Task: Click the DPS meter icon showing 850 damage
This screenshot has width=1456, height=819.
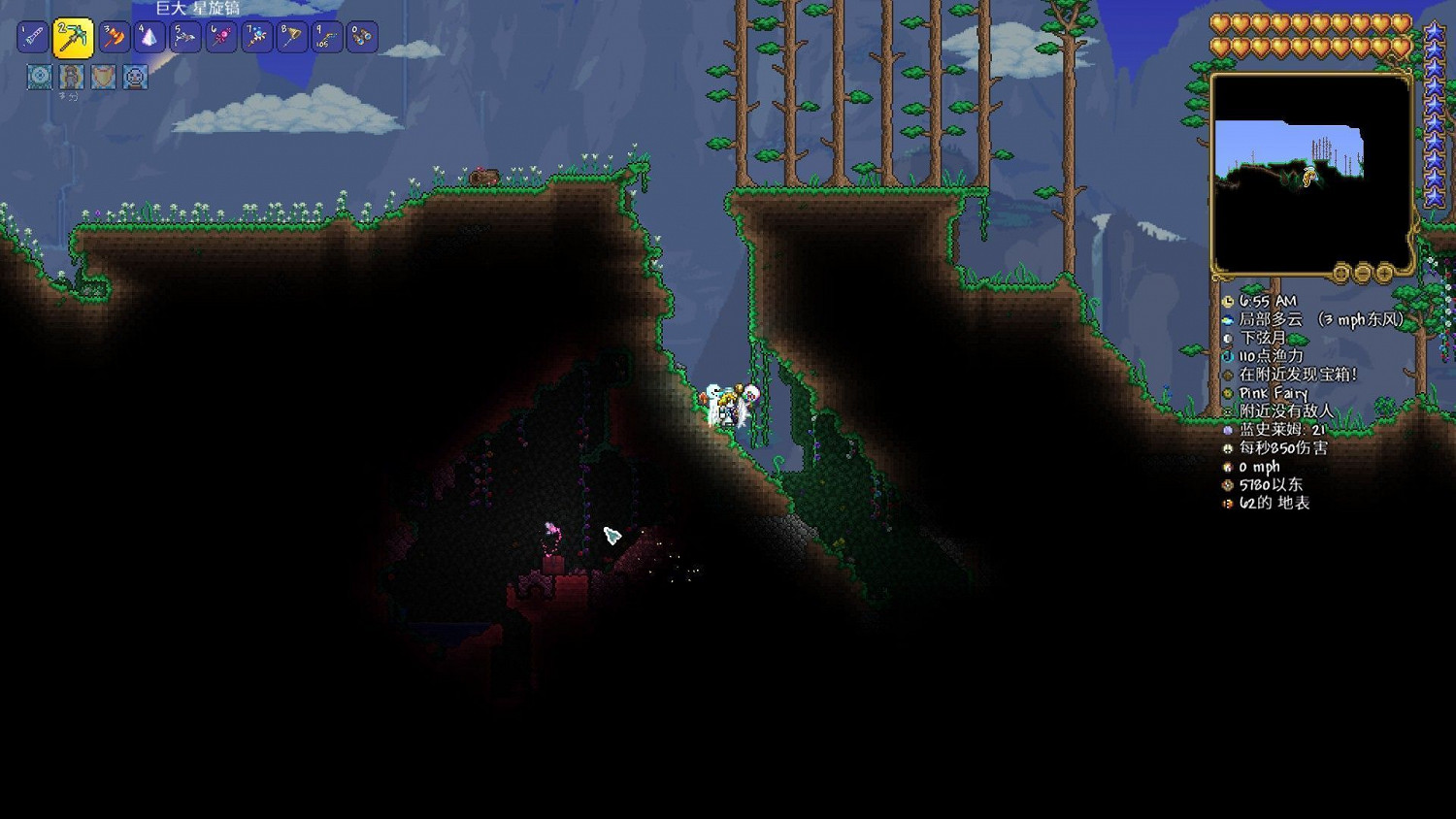Action: (x=1228, y=448)
